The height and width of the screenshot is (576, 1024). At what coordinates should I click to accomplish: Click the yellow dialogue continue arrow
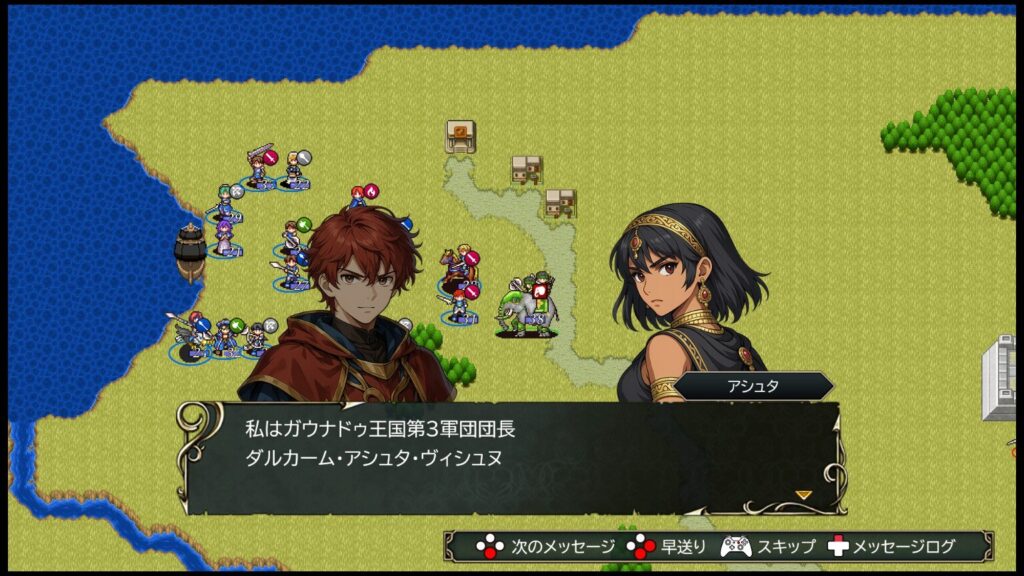pos(802,494)
